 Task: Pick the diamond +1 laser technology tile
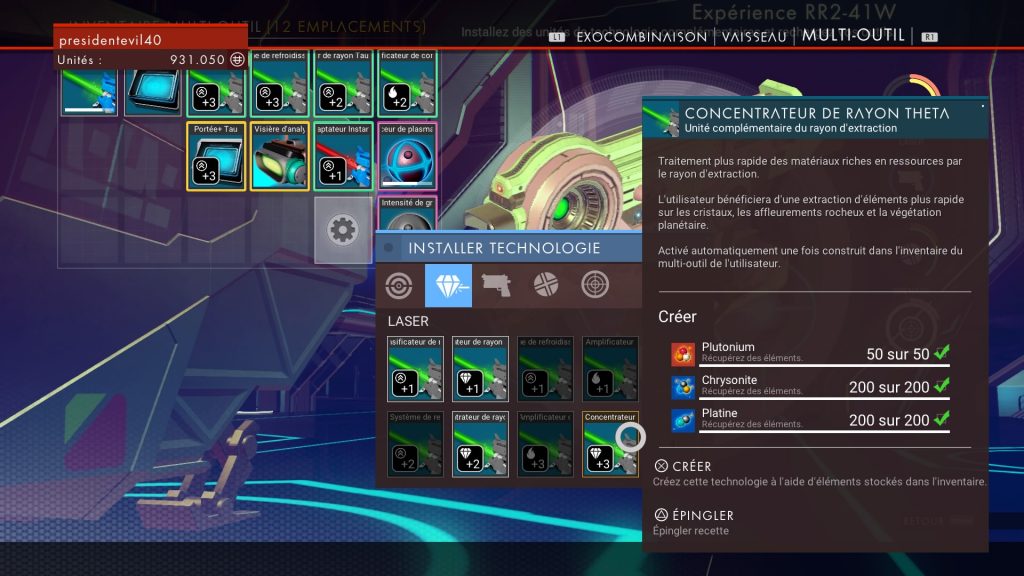480,368
